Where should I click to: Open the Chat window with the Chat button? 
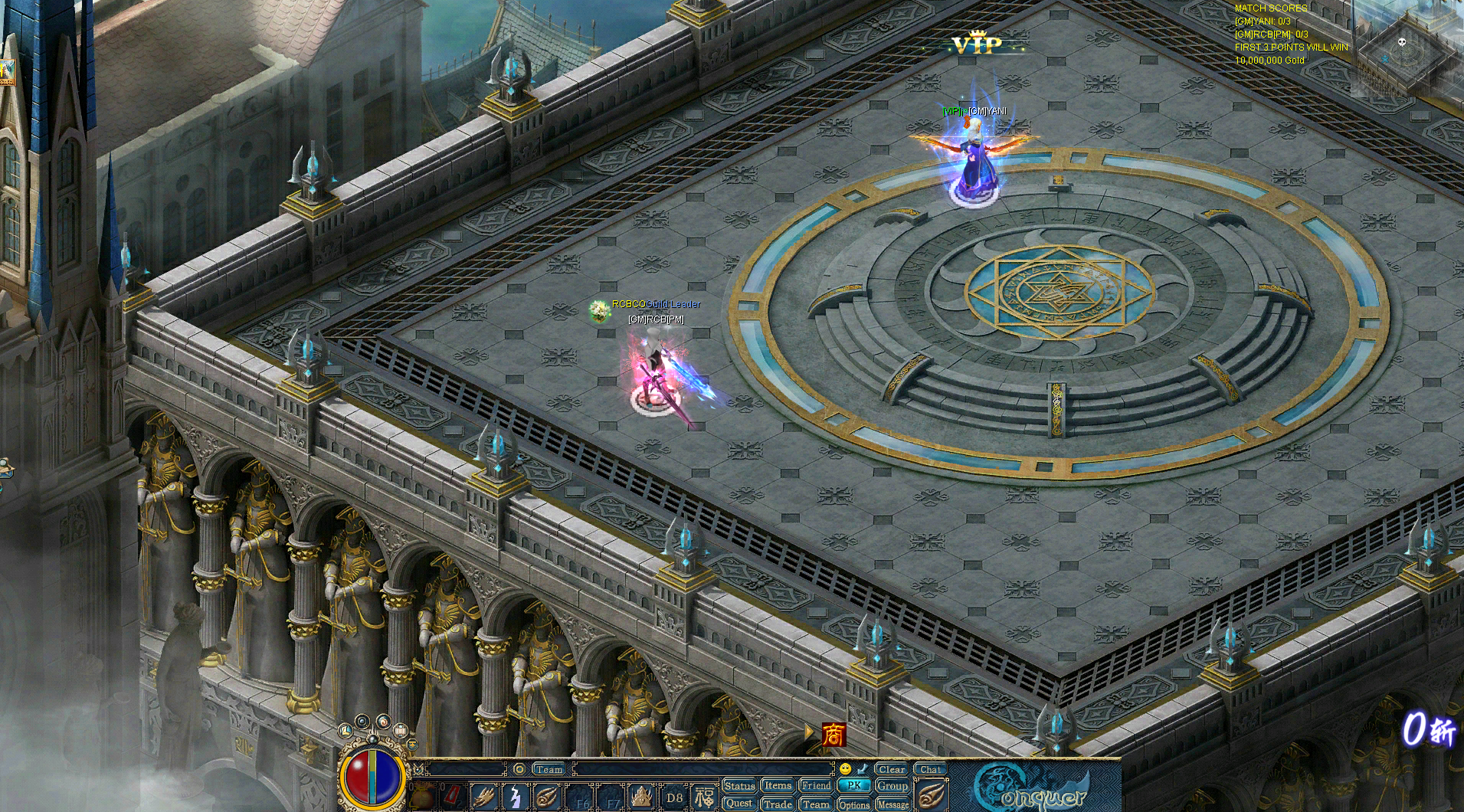click(930, 768)
